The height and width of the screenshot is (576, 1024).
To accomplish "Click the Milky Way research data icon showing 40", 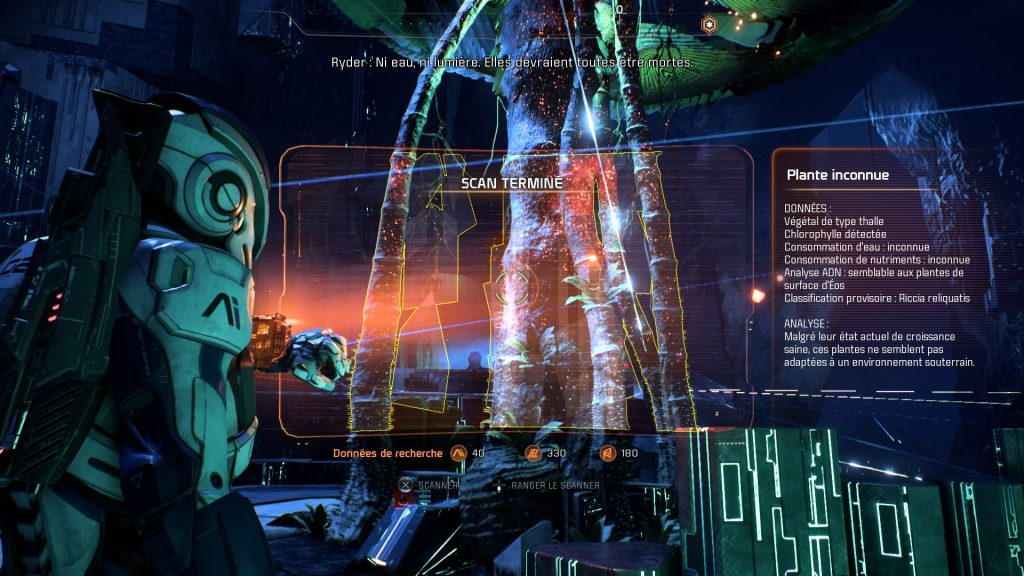I will (x=459, y=453).
